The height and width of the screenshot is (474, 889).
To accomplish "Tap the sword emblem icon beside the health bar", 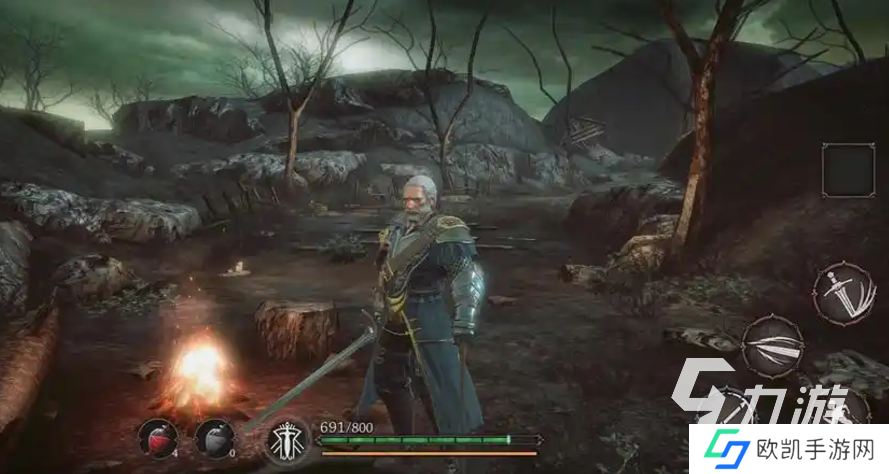I will [287, 441].
